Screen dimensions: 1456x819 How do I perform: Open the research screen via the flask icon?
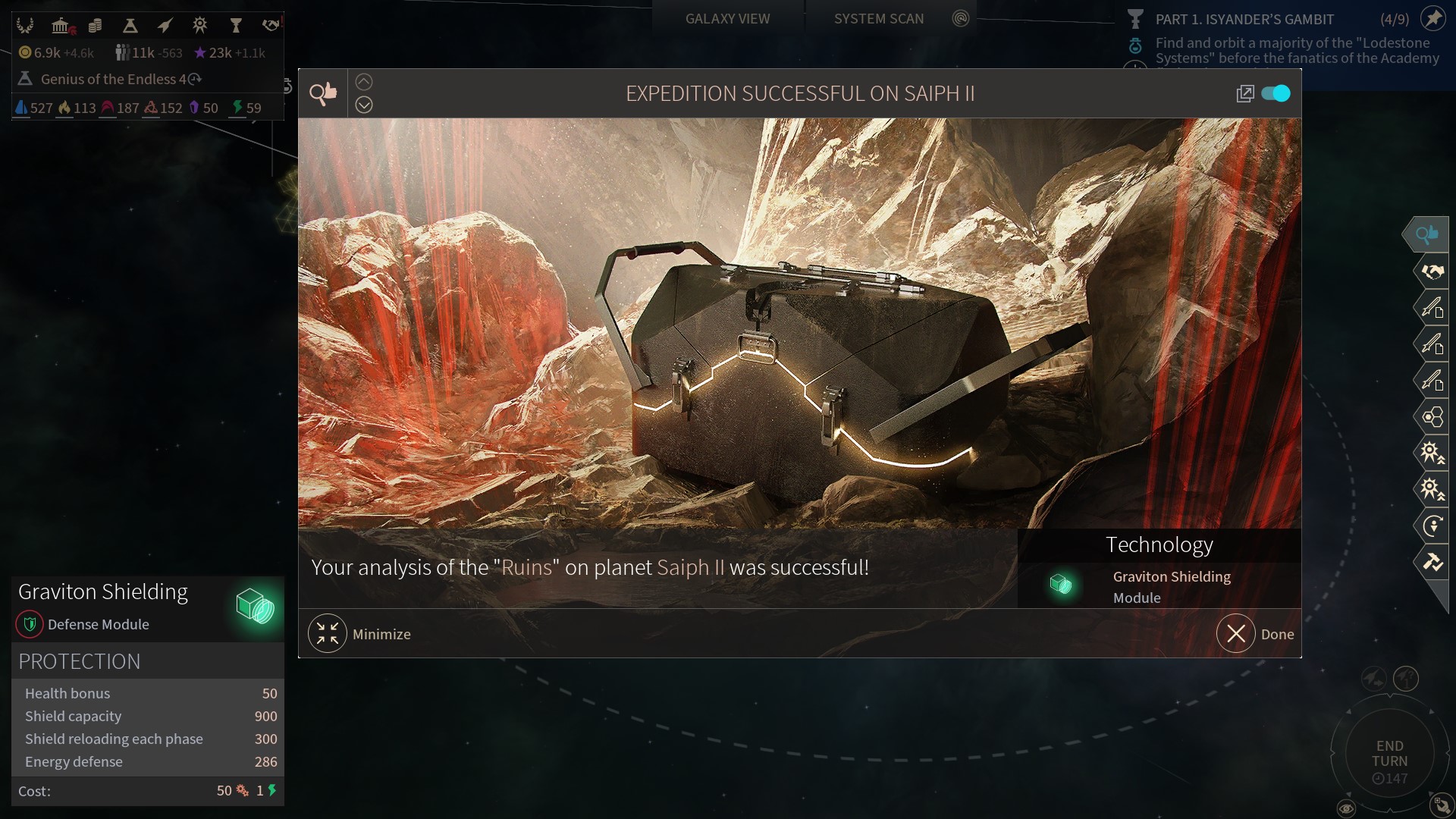pos(130,26)
